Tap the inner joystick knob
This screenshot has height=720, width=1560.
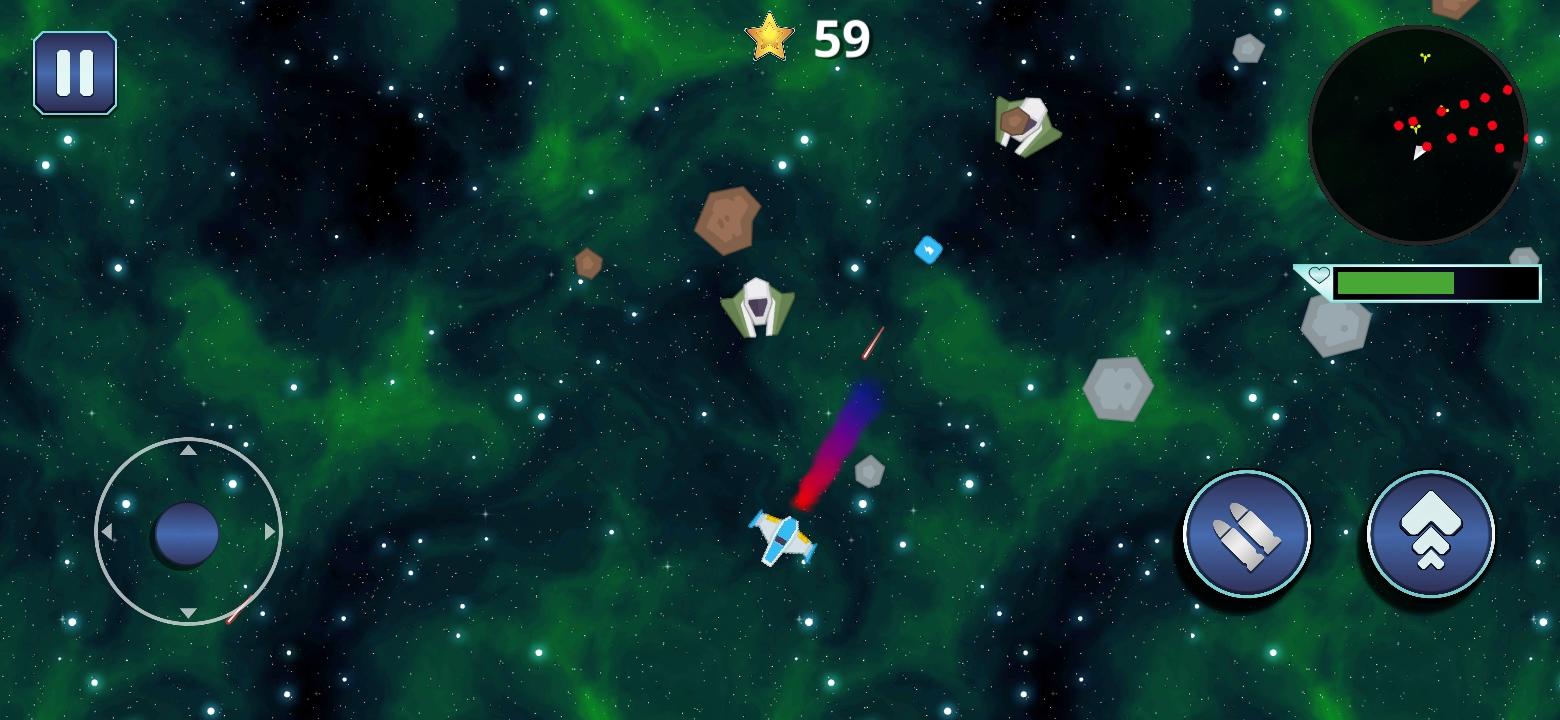coord(186,533)
